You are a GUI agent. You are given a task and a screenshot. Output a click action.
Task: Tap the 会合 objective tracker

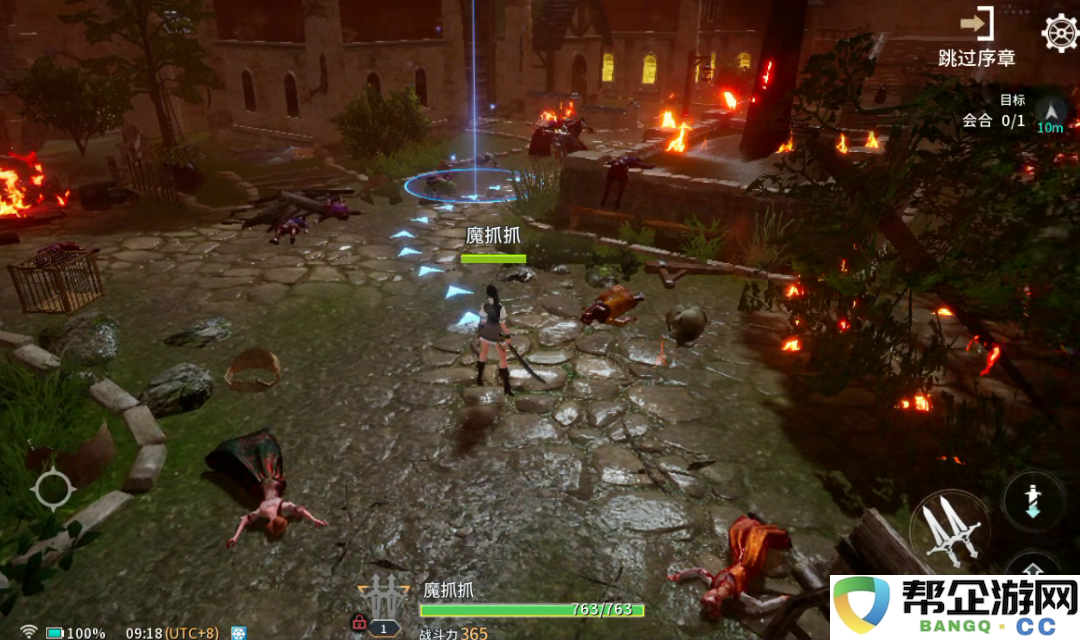(x=993, y=120)
